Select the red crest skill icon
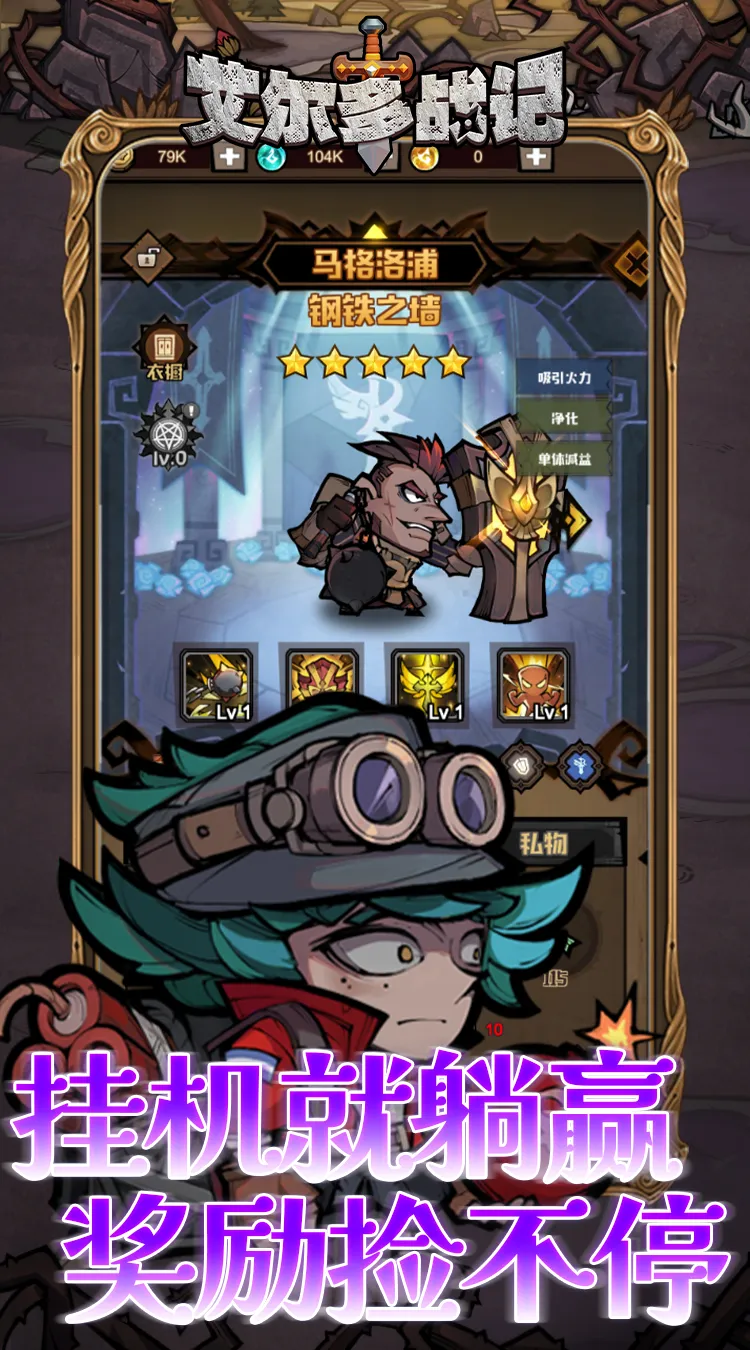 [322, 680]
